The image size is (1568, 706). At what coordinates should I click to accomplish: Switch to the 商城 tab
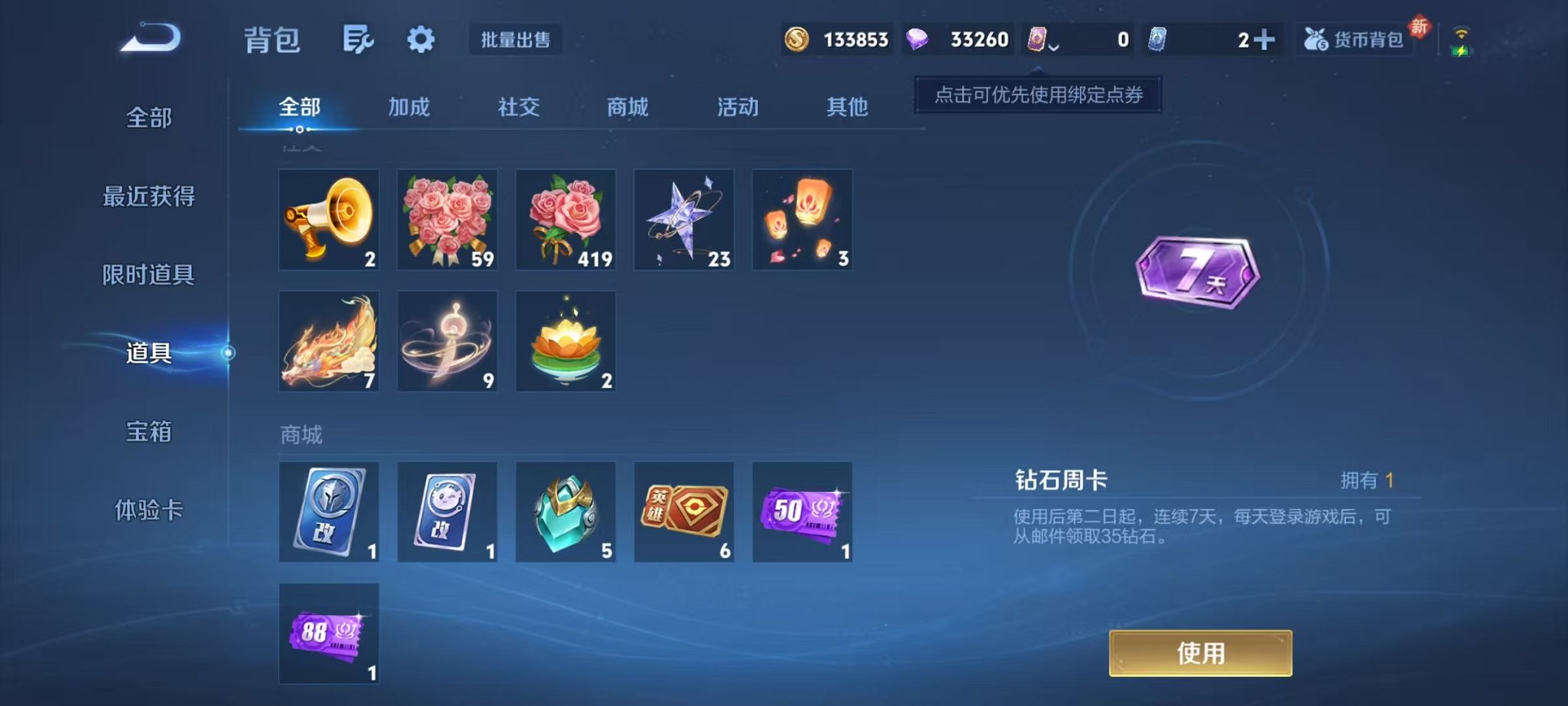(x=627, y=108)
